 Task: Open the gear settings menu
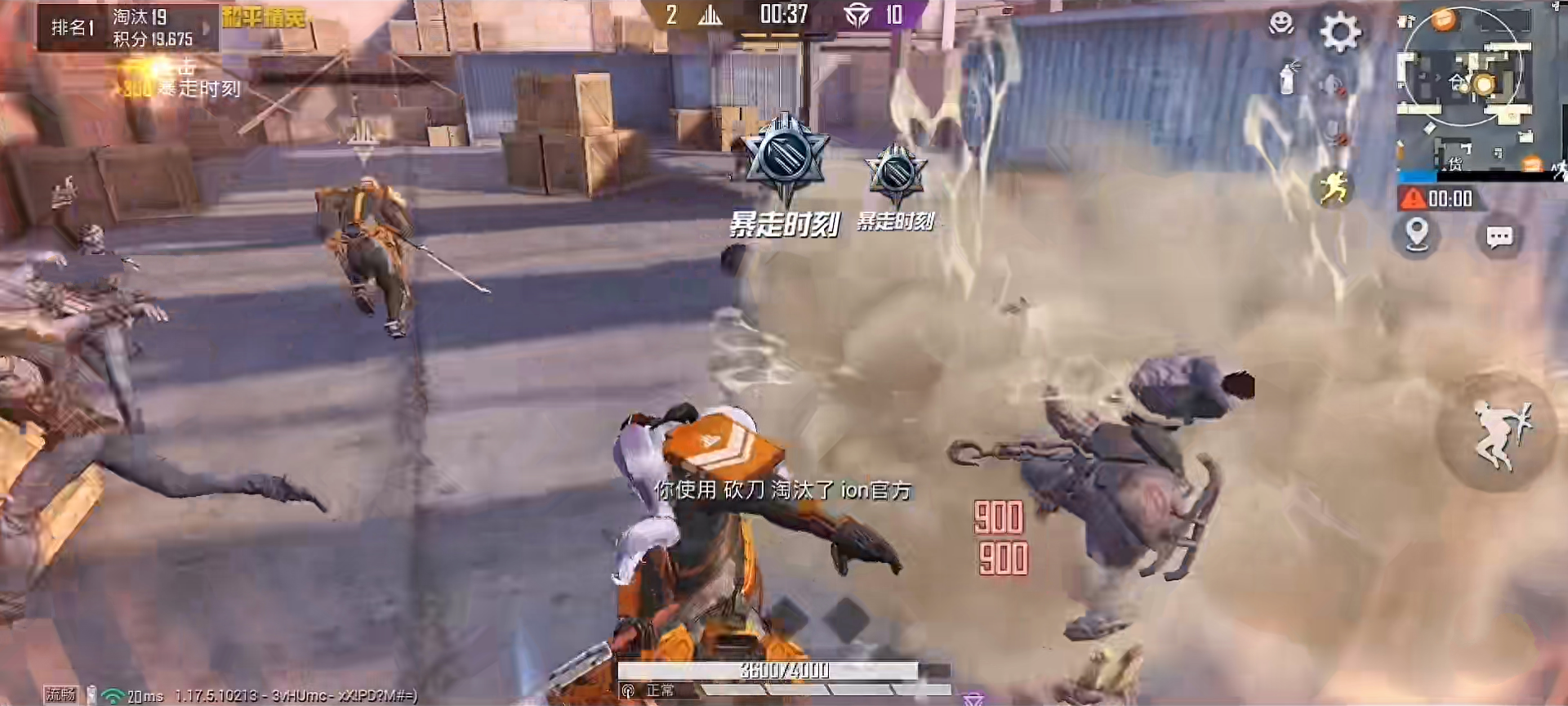[x=1340, y=33]
